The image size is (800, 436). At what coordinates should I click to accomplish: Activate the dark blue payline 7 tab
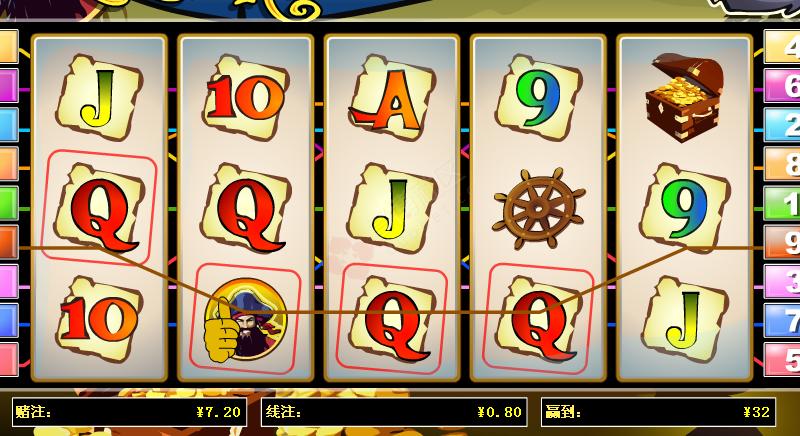783,319
